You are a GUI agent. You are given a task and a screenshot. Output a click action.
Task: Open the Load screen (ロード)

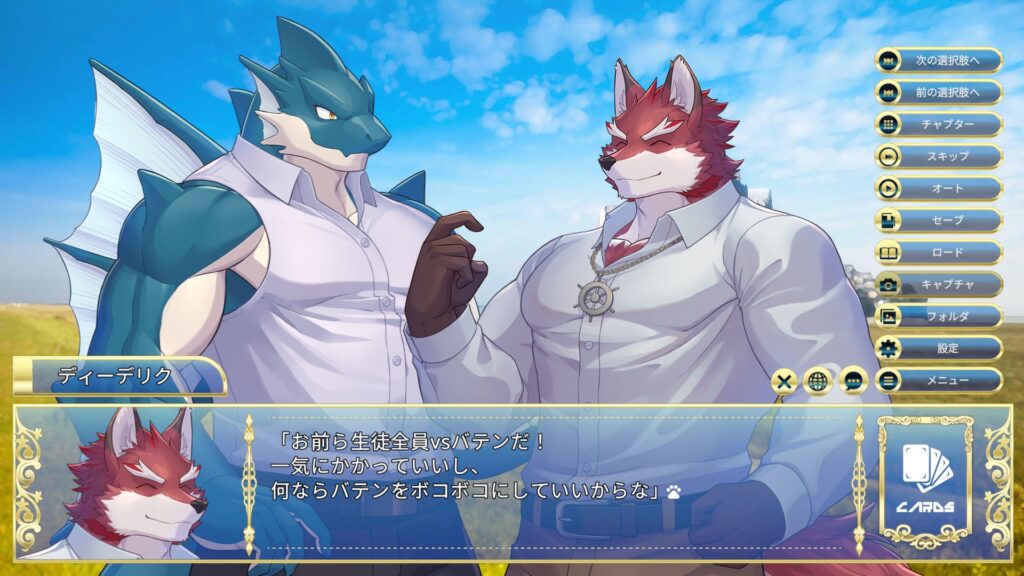tap(938, 252)
